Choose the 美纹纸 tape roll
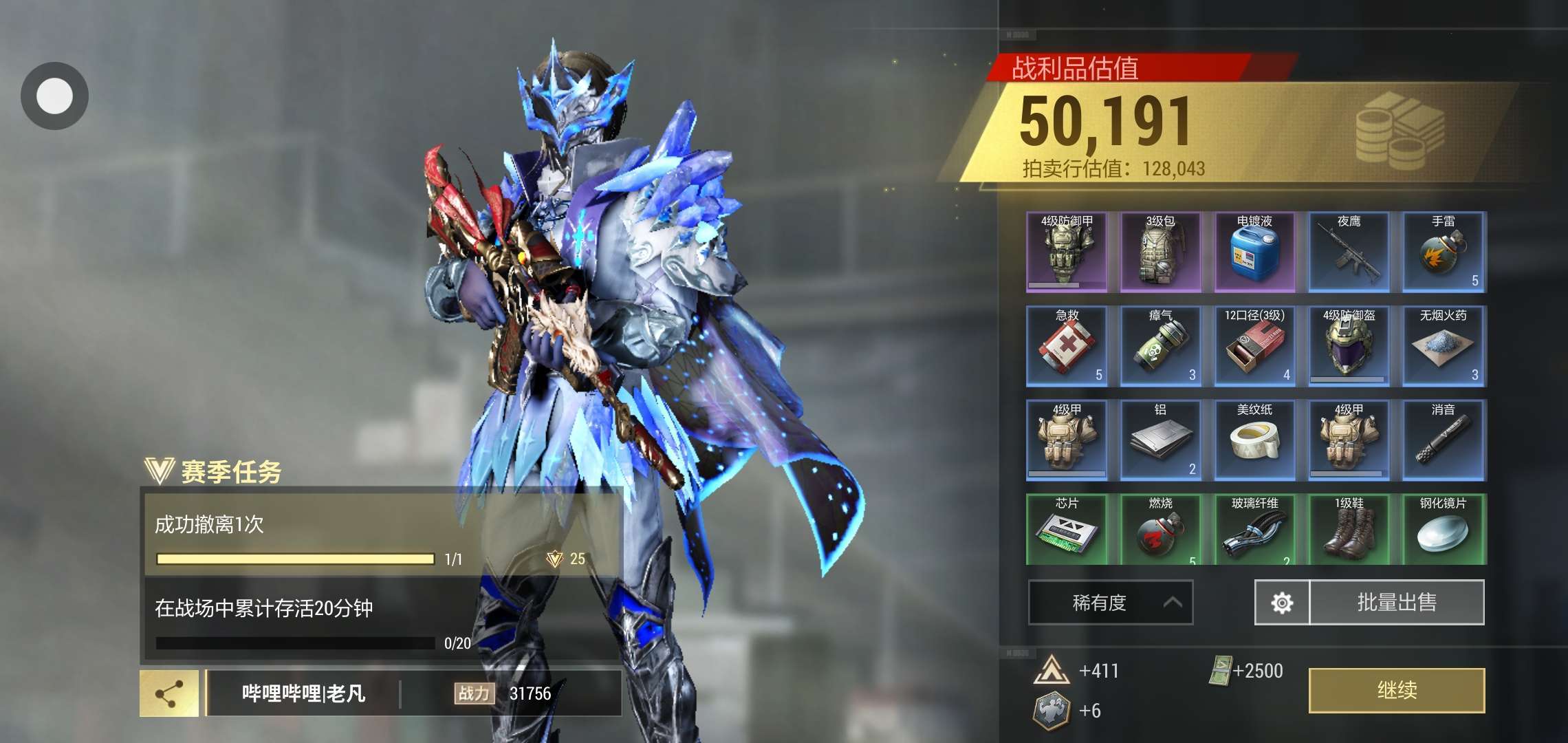1568x743 pixels. pos(1255,440)
